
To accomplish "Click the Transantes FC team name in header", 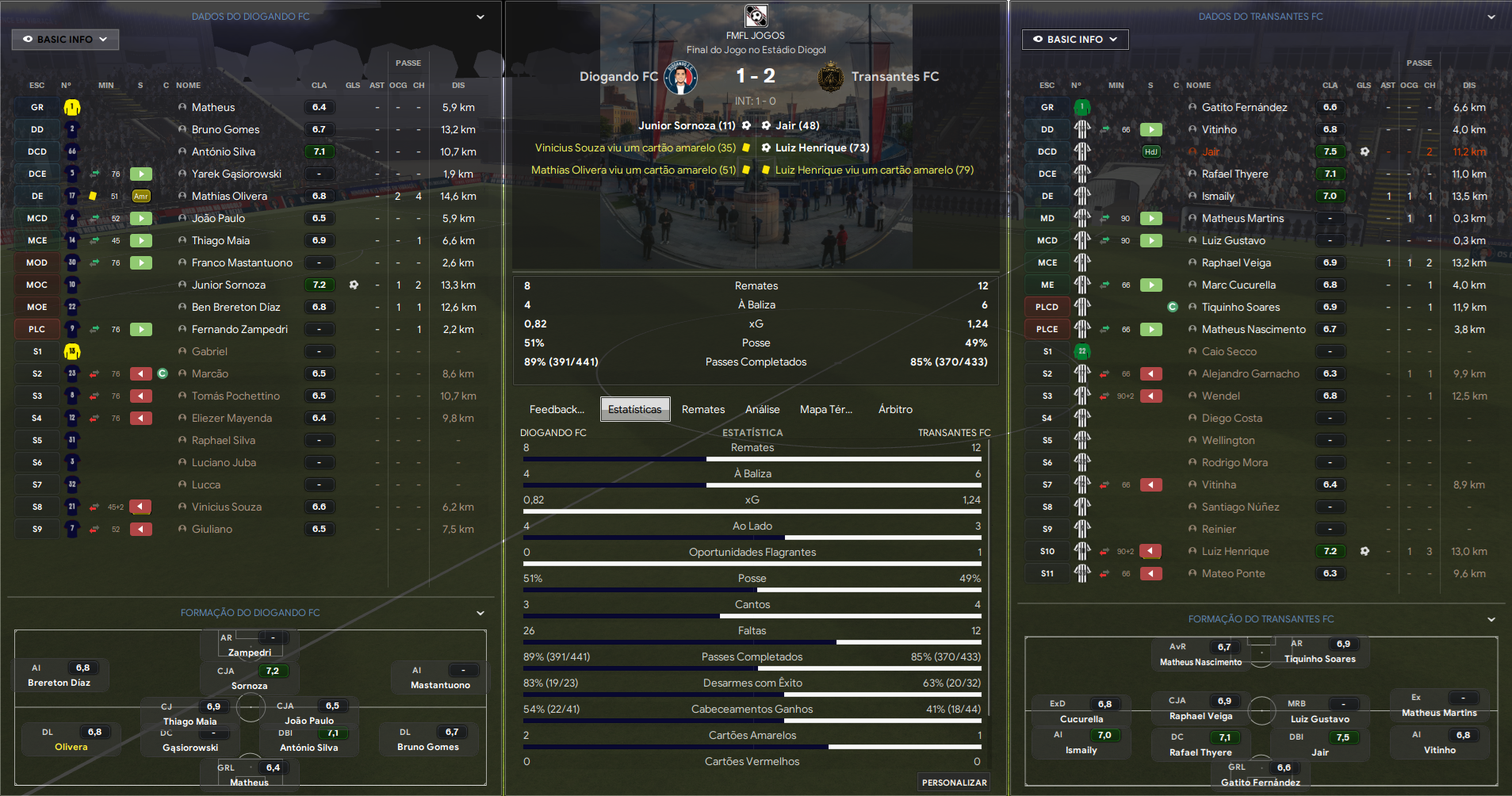I will click(894, 77).
